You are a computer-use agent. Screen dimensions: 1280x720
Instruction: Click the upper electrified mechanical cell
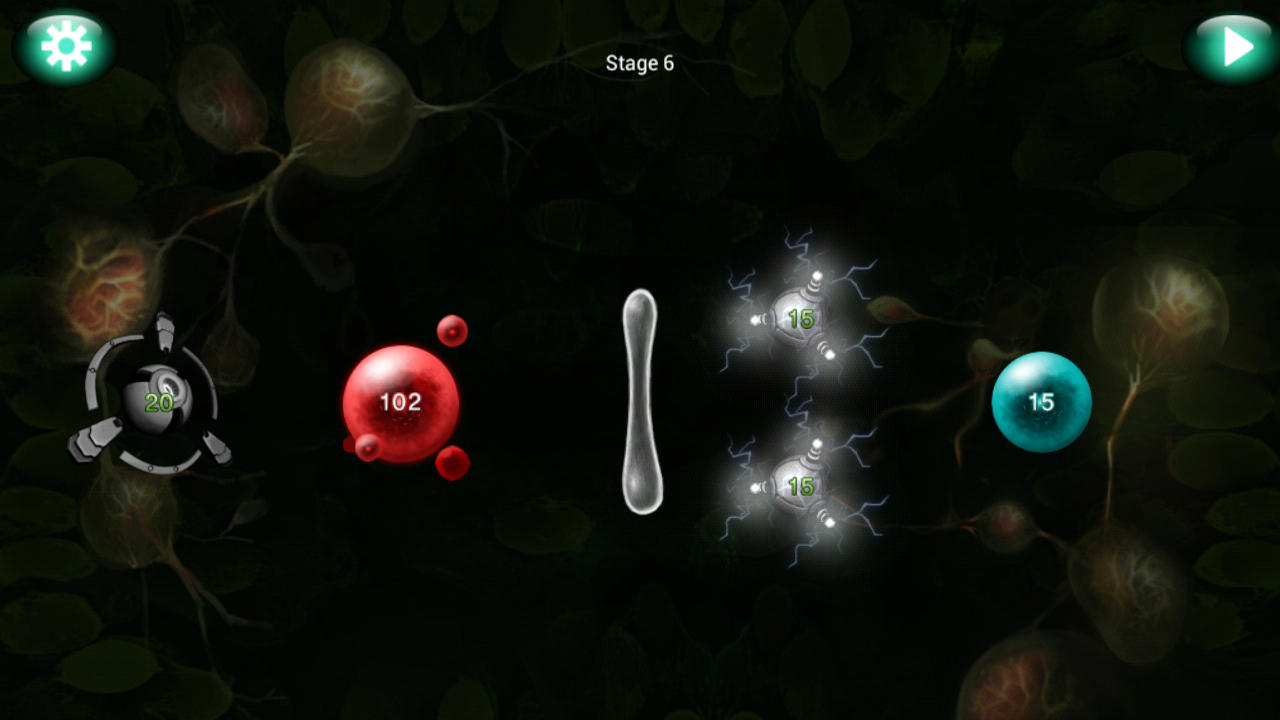tap(798, 318)
